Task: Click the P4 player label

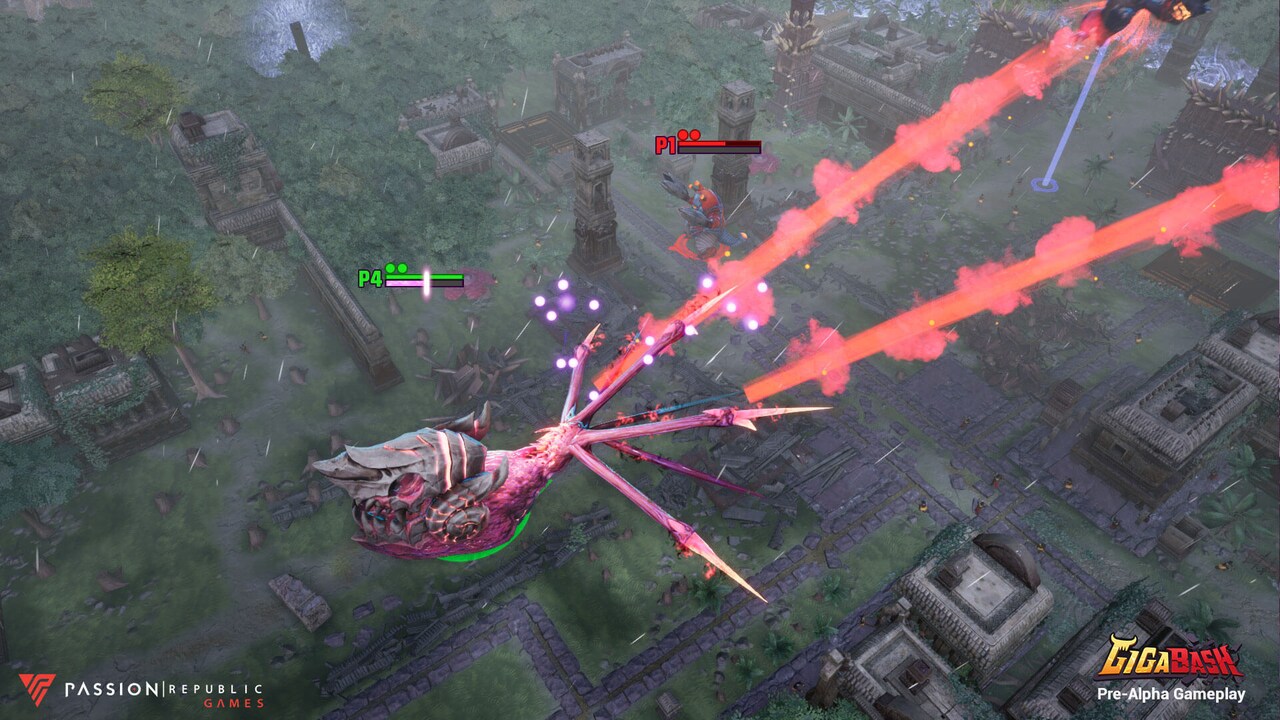Action: (x=370, y=277)
